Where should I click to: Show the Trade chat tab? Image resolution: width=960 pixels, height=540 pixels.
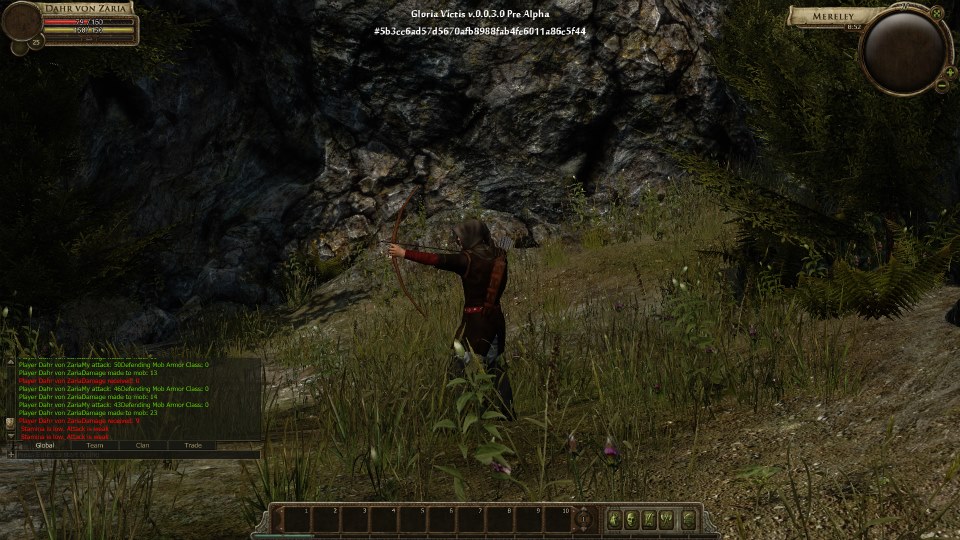pyautogui.click(x=193, y=445)
